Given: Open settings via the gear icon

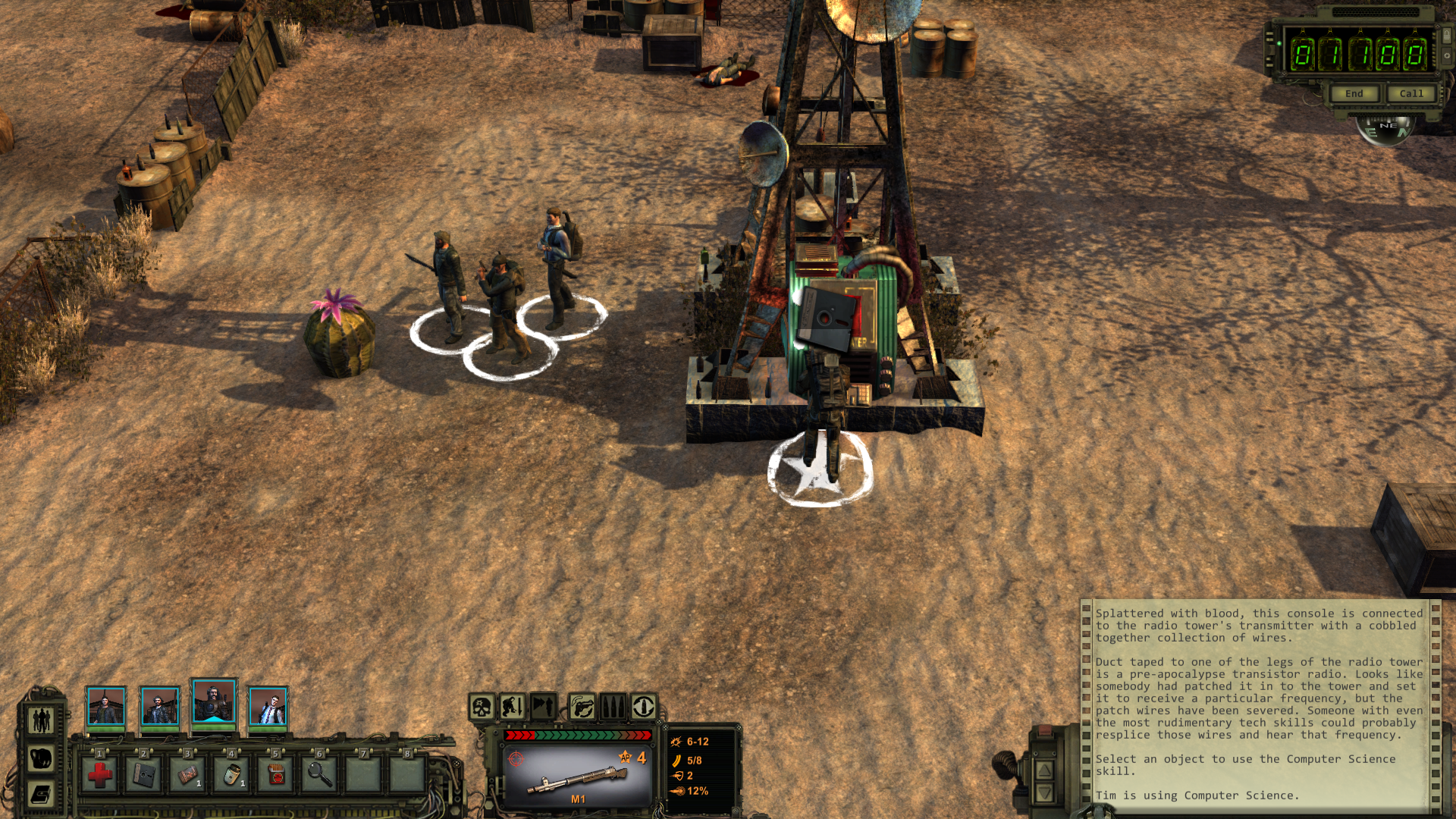Looking at the screenshot, I should [x=1446, y=55].
